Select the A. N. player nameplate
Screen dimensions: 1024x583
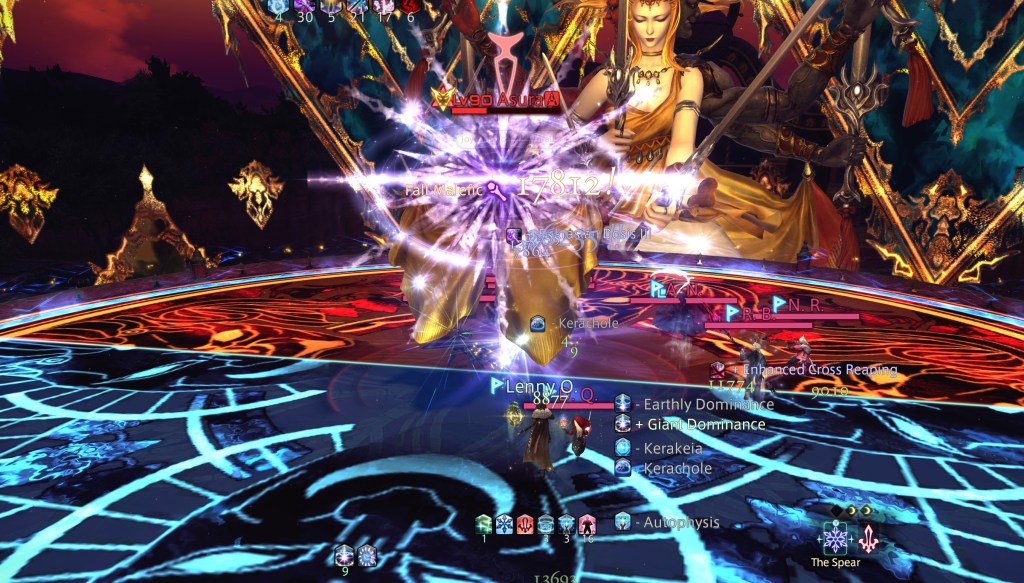tap(673, 289)
